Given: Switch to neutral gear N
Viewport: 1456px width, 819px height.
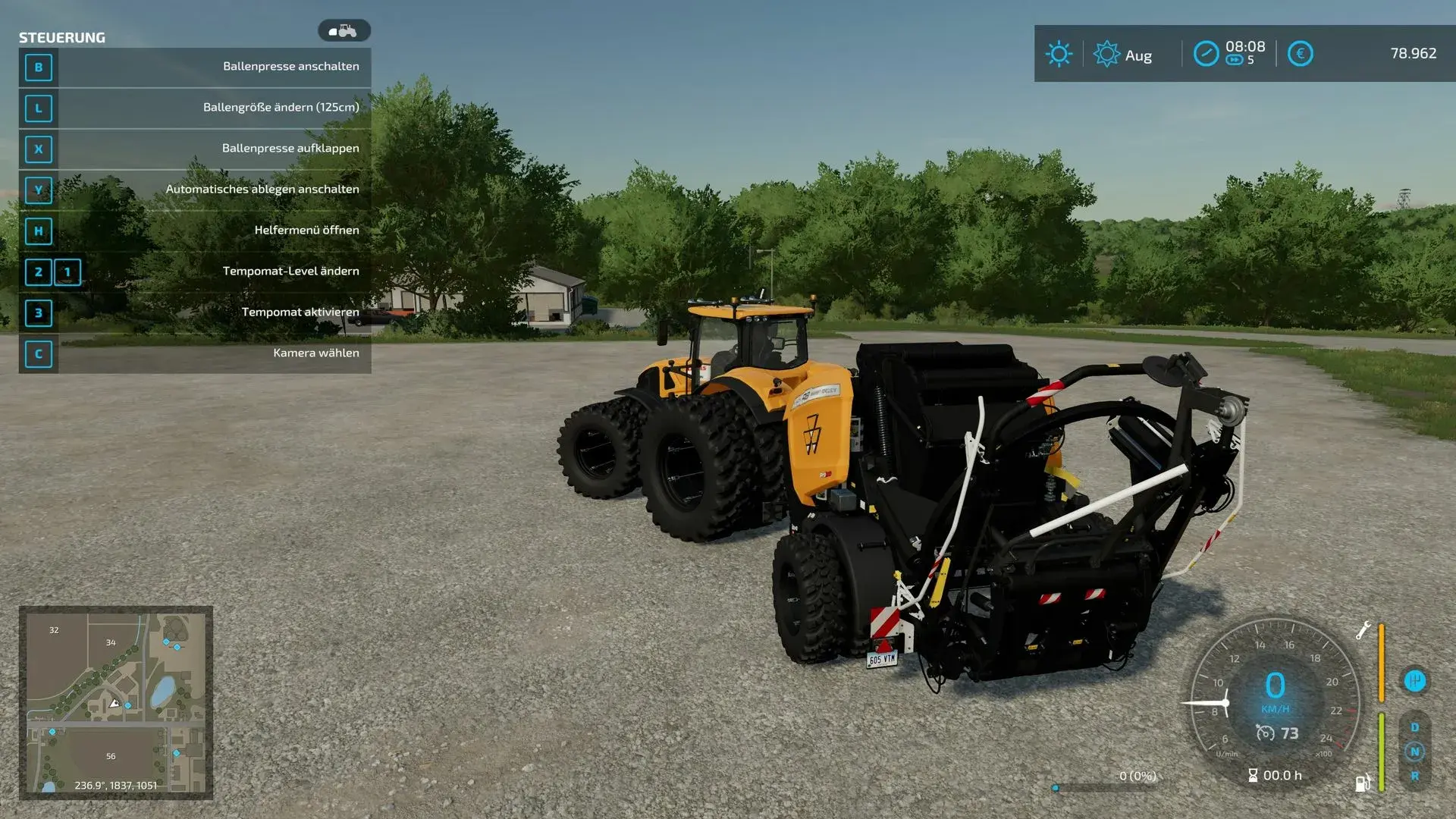Looking at the screenshot, I should (x=1414, y=752).
